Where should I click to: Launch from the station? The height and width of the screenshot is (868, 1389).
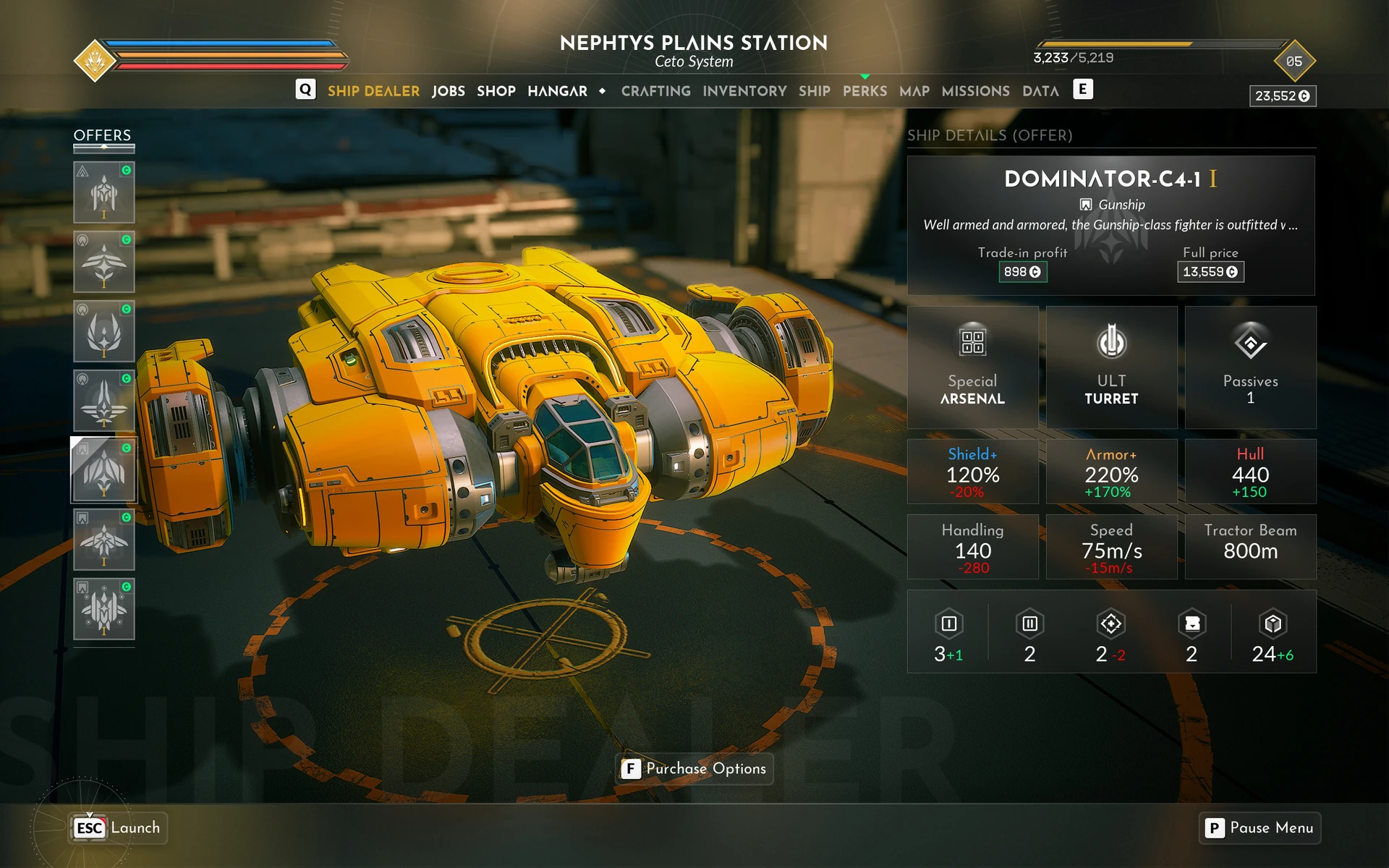119,827
